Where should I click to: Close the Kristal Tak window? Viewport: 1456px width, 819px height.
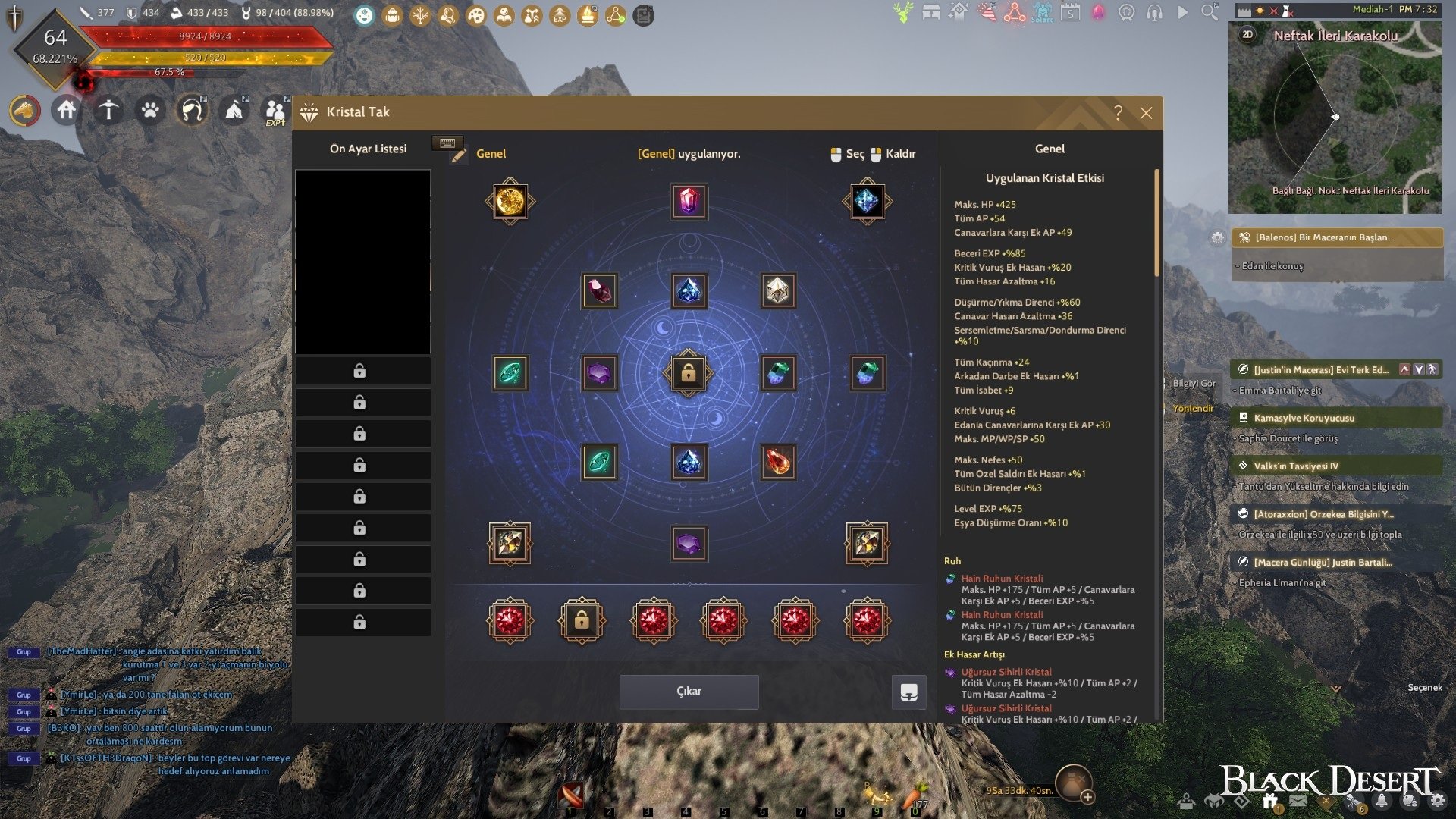1146,113
